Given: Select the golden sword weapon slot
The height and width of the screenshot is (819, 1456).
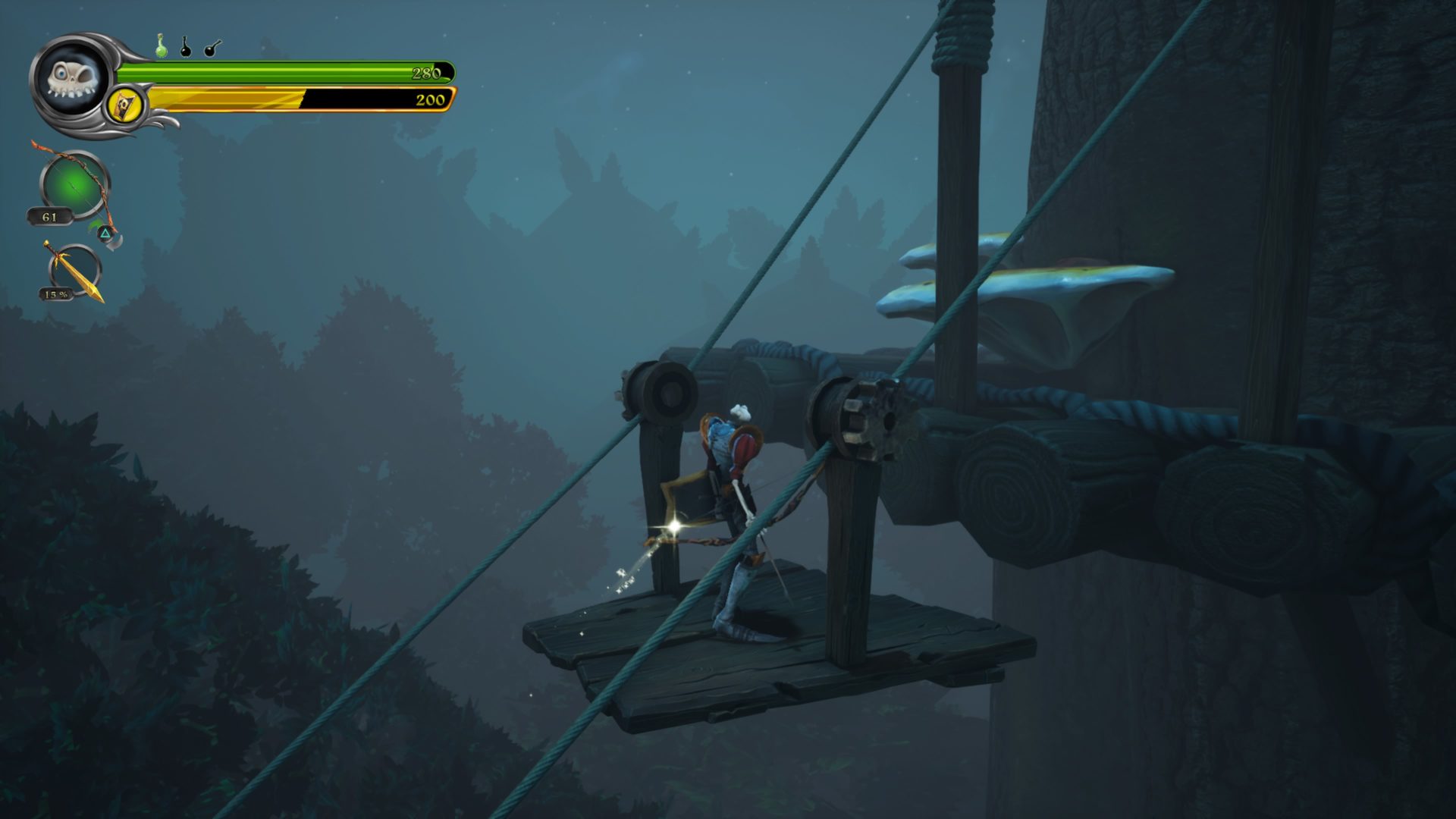Looking at the screenshot, I should 74,271.
